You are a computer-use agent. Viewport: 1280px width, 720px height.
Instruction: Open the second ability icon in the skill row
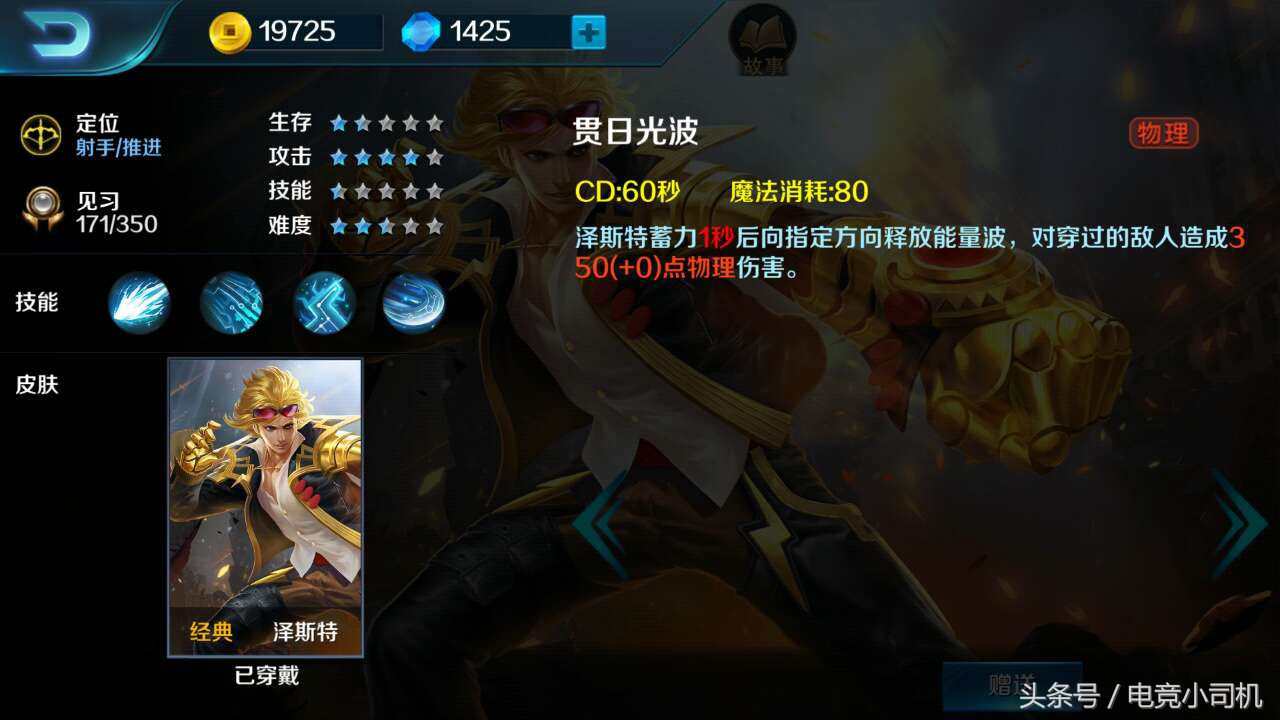[232, 303]
